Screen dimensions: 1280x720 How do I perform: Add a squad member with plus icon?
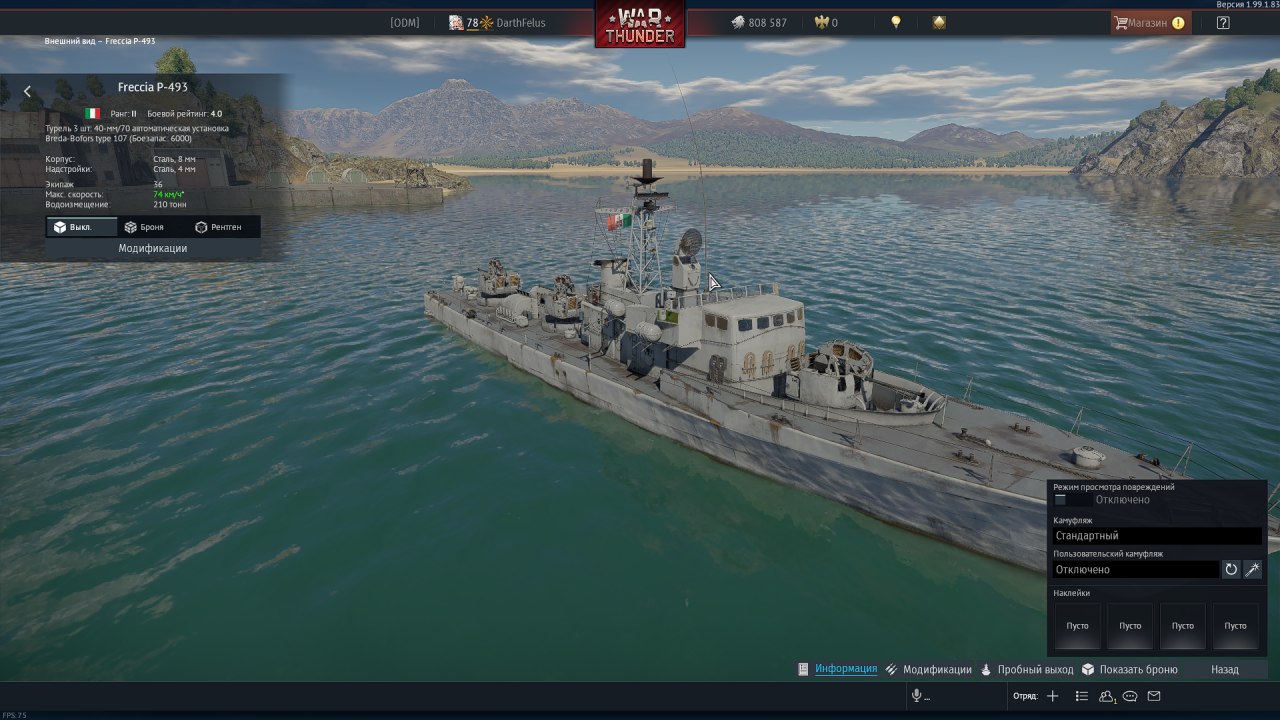click(x=1052, y=696)
